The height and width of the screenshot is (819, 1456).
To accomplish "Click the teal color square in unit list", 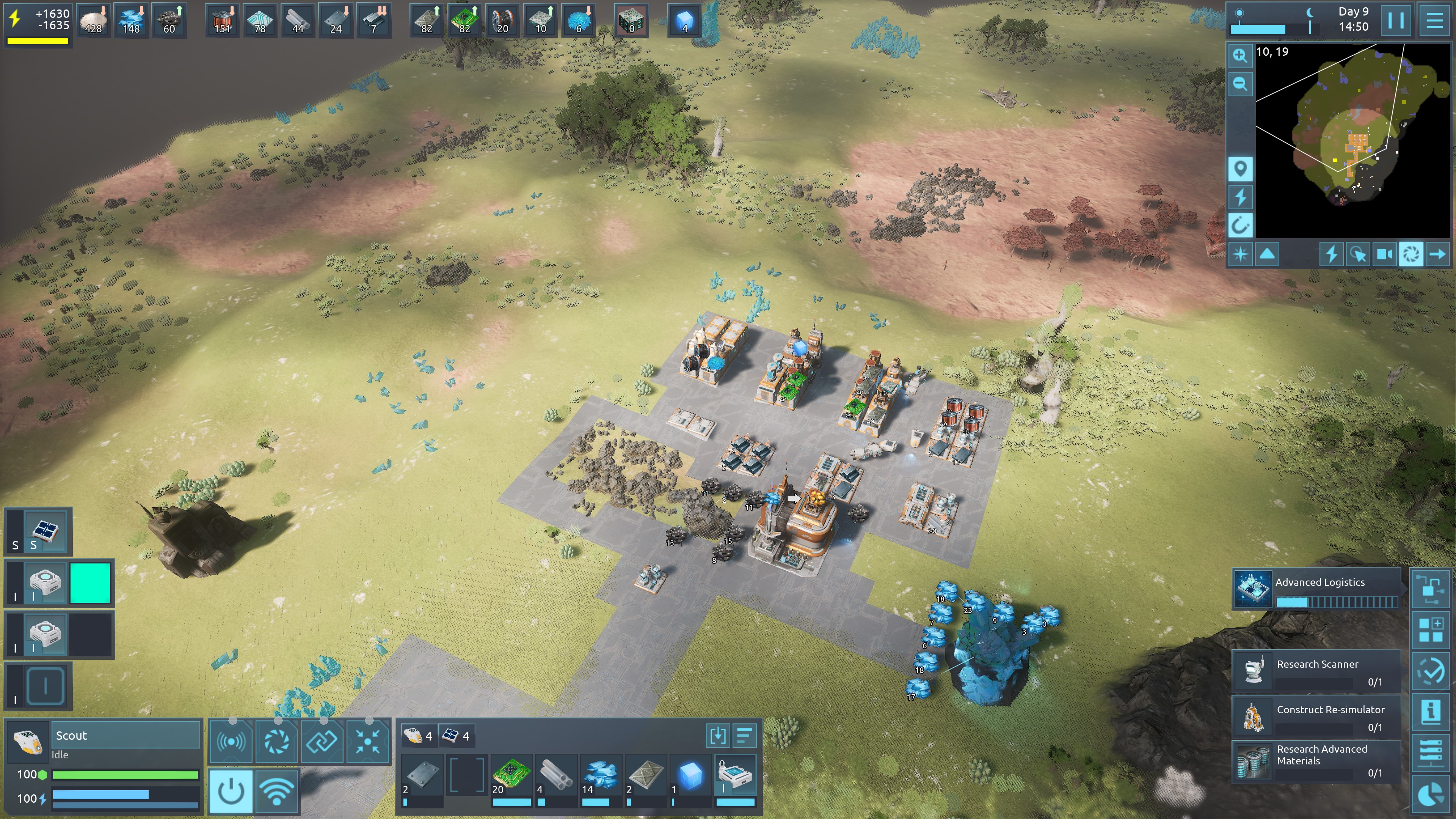I will tap(90, 583).
